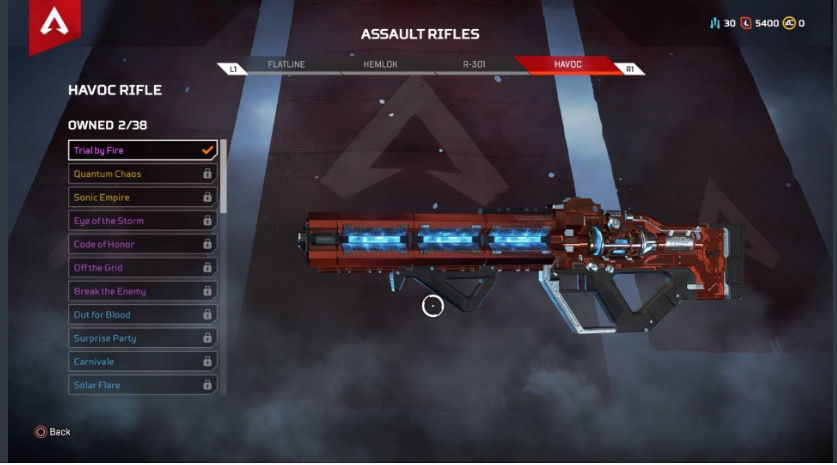Viewport: 837px width, 465px height.
Task: Select the R-301 weapon tab
Action: (x=474, y=65)
